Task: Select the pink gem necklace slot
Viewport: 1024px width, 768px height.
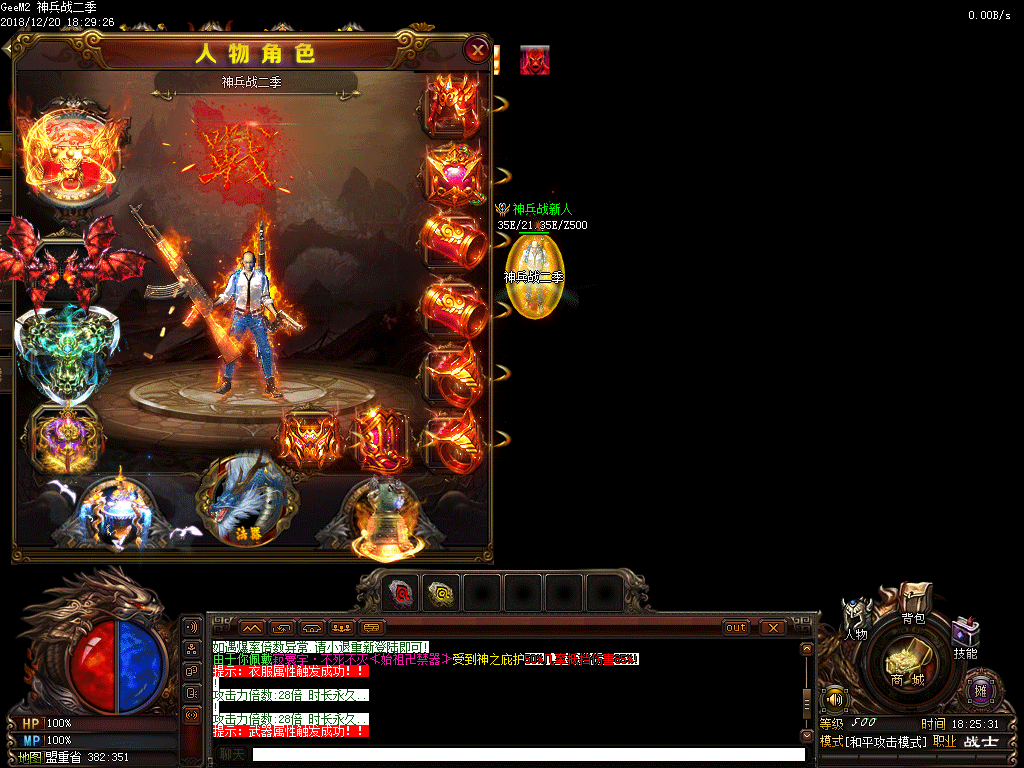Action: (453, 172)
